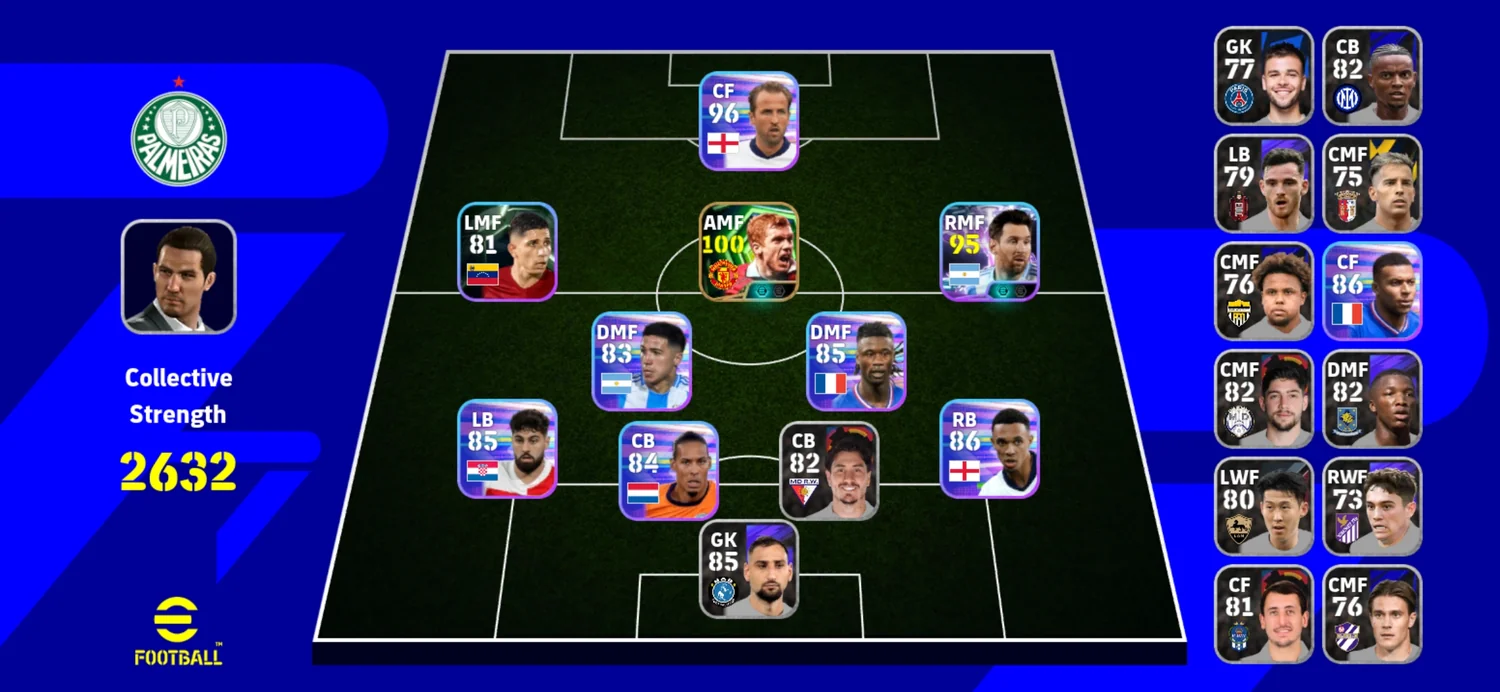Image resolution: width=1500 pixels, height=692 pixels.
Task: Pick the LB 85 defender card
Action: coord(508,449)
